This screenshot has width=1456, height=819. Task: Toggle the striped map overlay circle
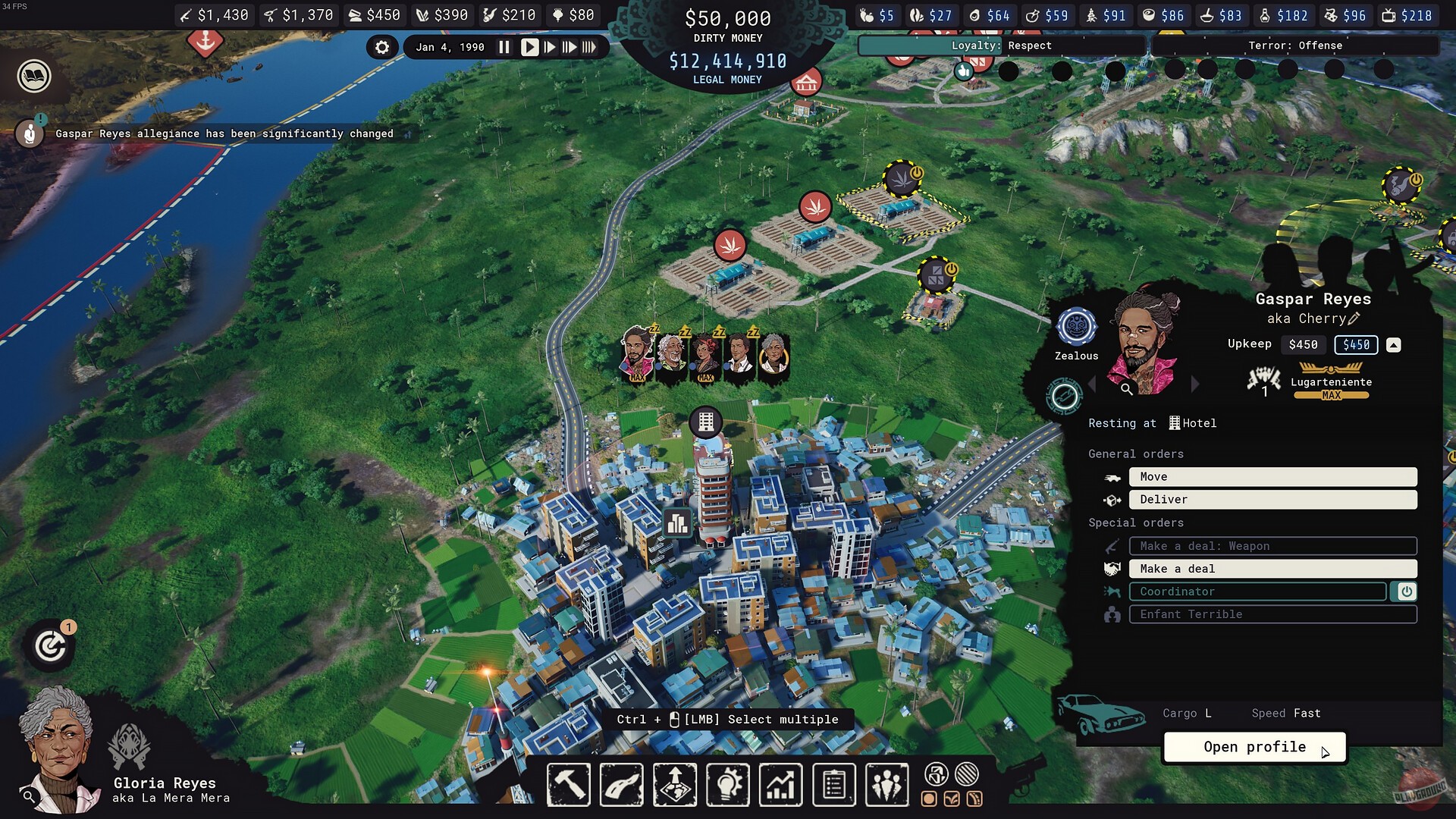click(964, 775)
